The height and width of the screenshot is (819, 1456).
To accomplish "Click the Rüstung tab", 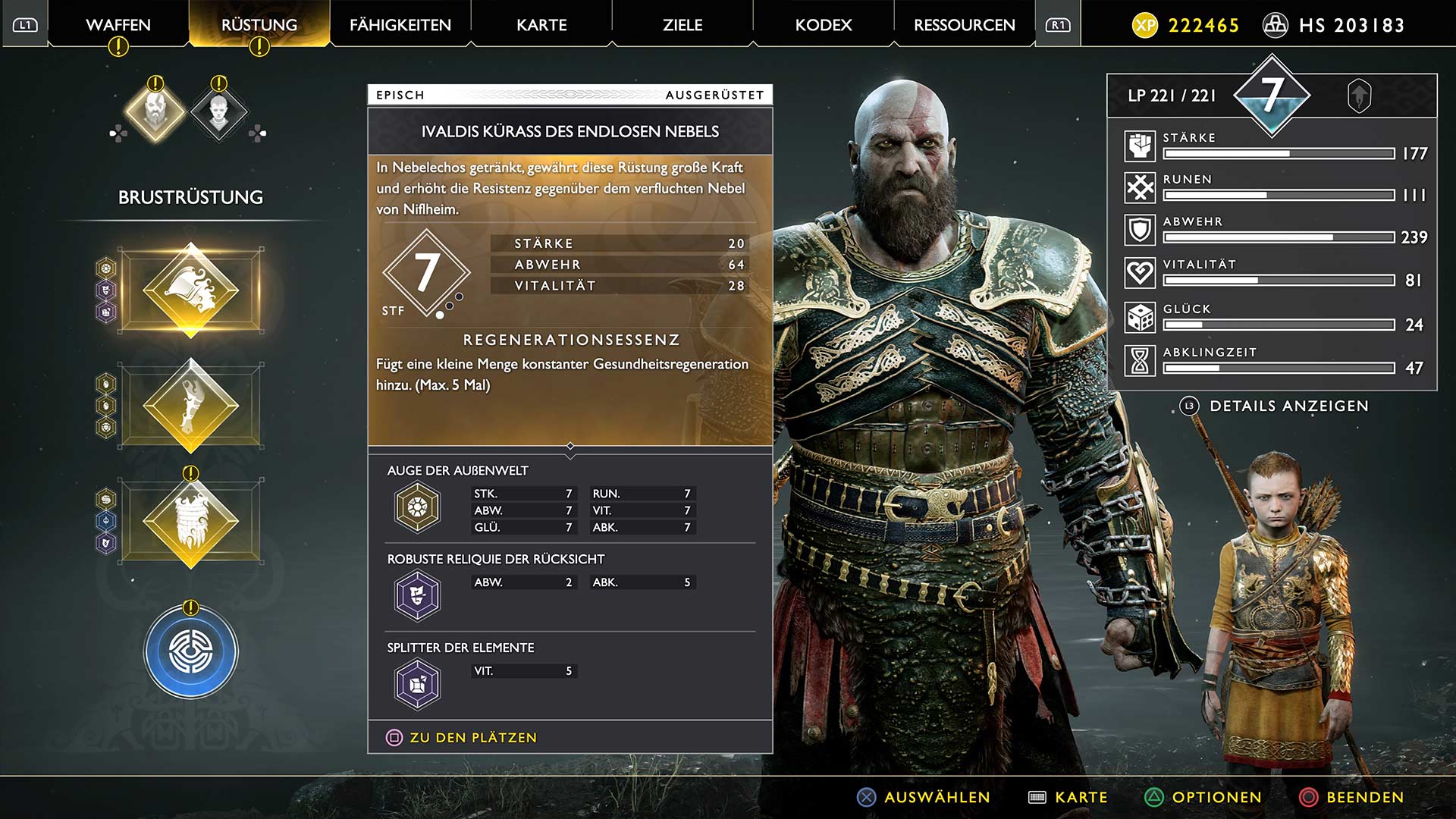I will point(259,25).
